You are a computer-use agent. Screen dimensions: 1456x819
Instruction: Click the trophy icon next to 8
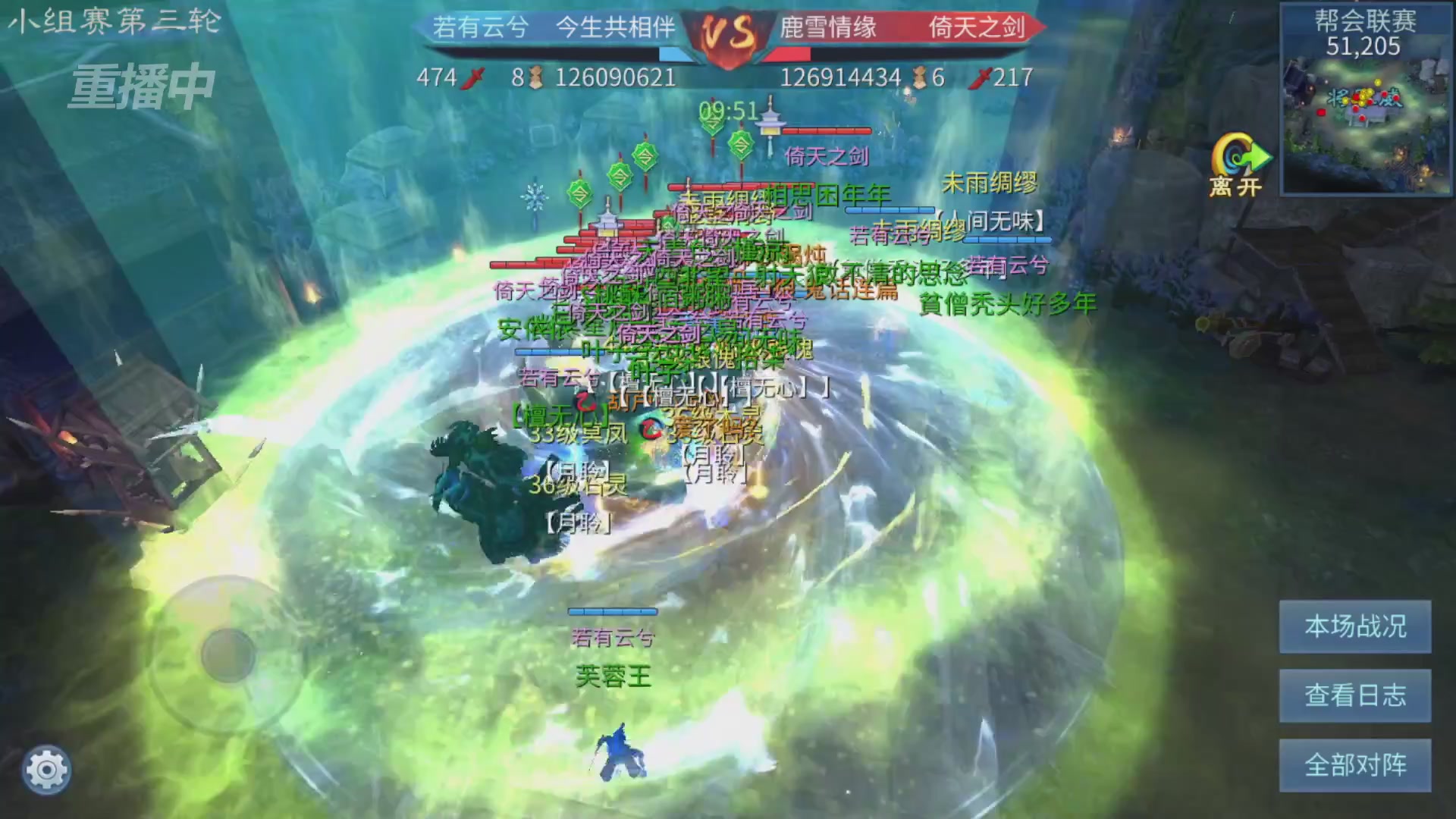tap(535, 77)
